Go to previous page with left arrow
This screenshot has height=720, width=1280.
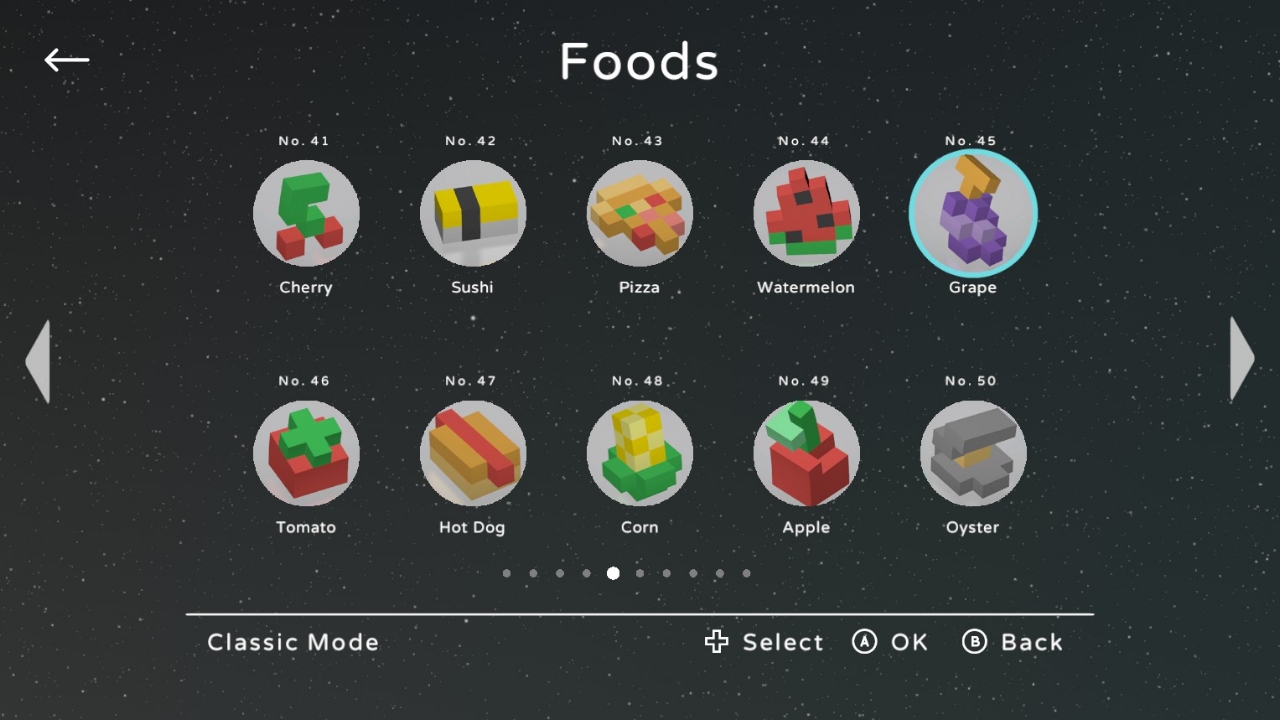(38, 360)
